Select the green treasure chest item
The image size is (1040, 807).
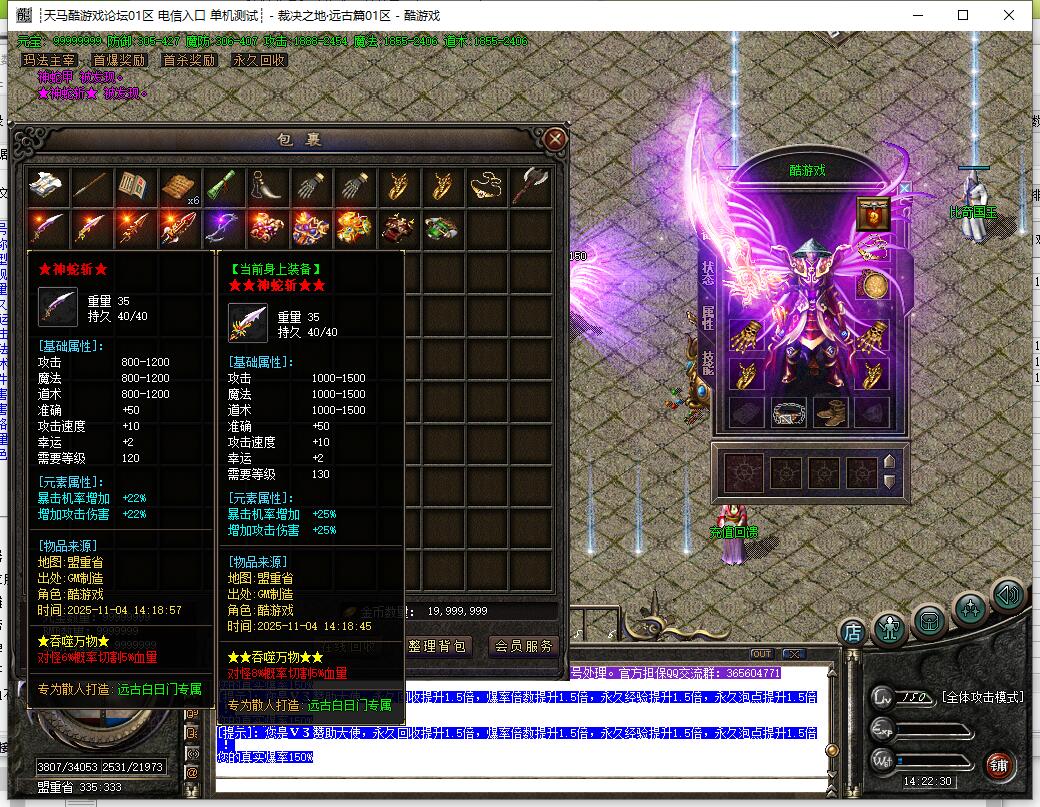(x=441, y=228)
